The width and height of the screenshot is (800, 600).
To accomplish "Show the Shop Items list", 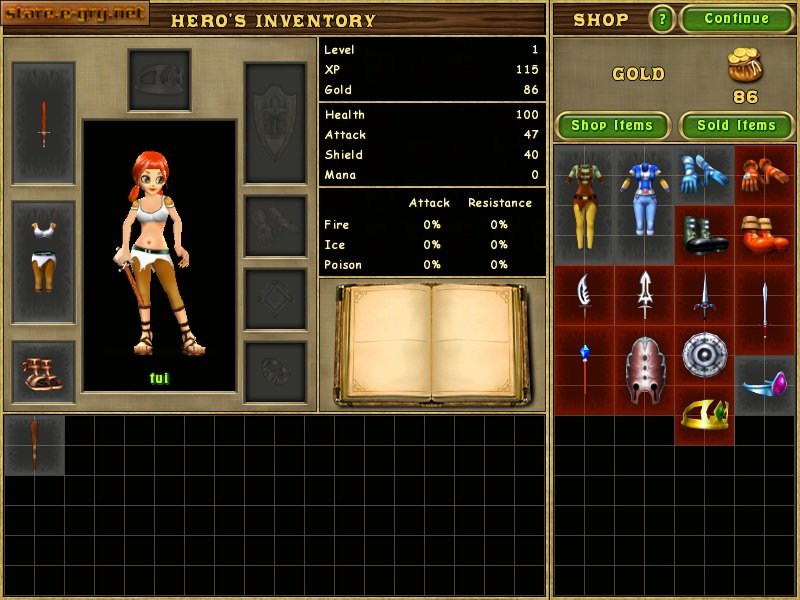I will [612, 126].
